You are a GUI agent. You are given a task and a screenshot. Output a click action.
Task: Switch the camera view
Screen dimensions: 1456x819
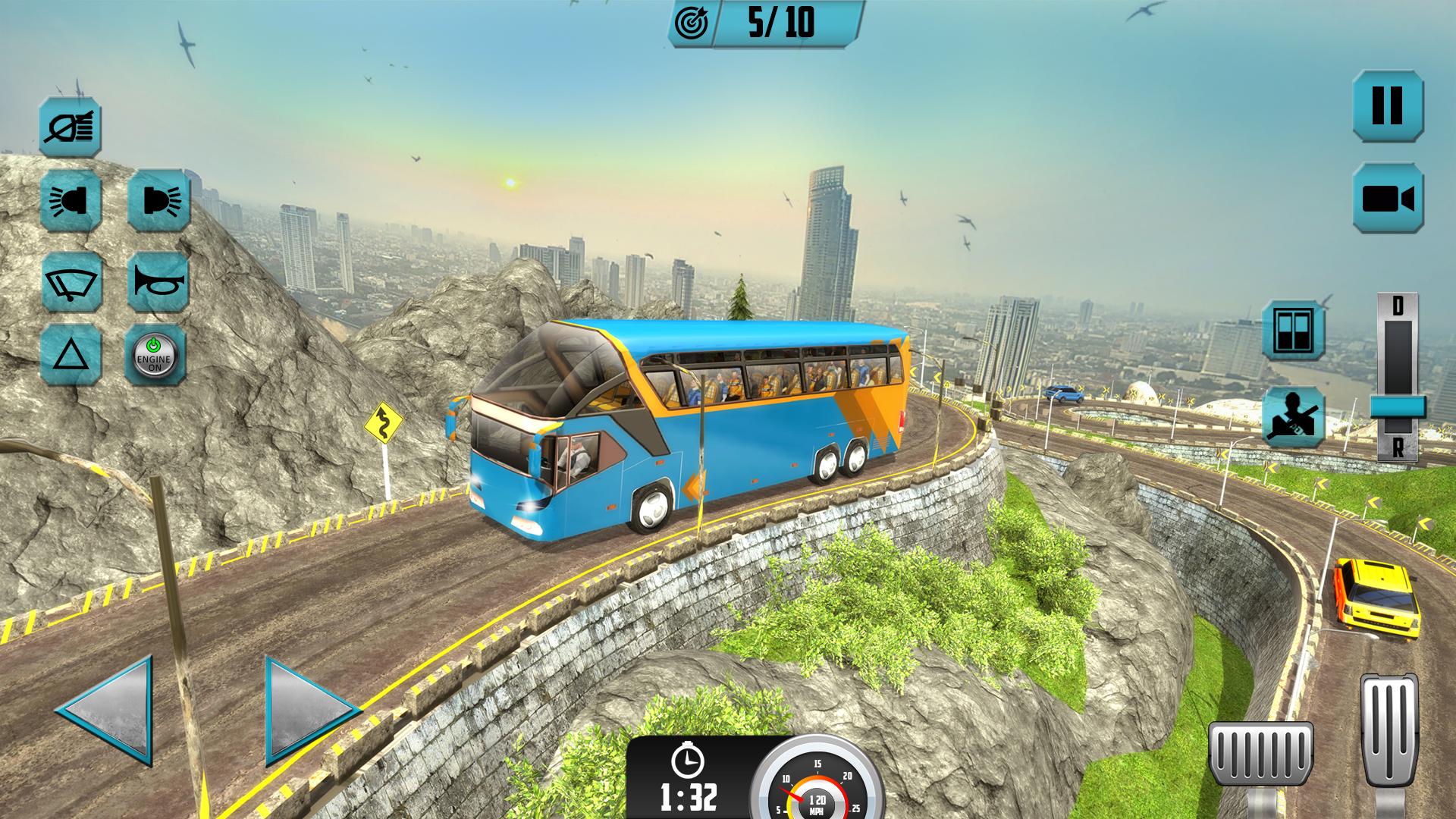pyautogui.click(x=1388, y=199)
